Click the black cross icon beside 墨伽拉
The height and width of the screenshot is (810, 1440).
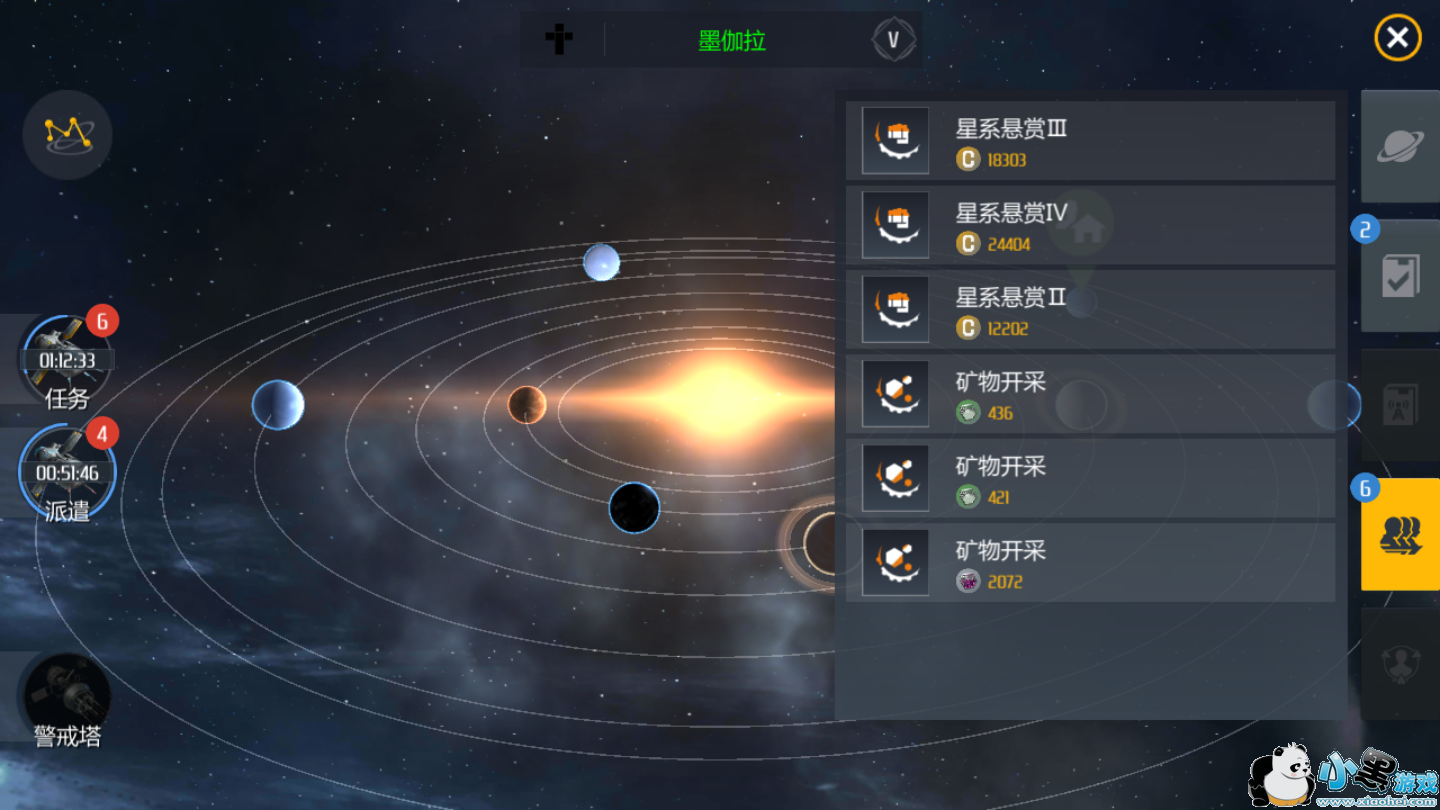559,40
